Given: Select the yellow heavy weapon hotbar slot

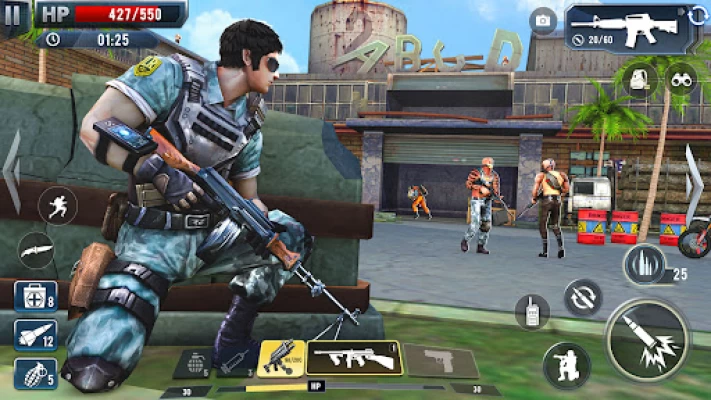Looking at the screenshot, I should coord(281,359).
